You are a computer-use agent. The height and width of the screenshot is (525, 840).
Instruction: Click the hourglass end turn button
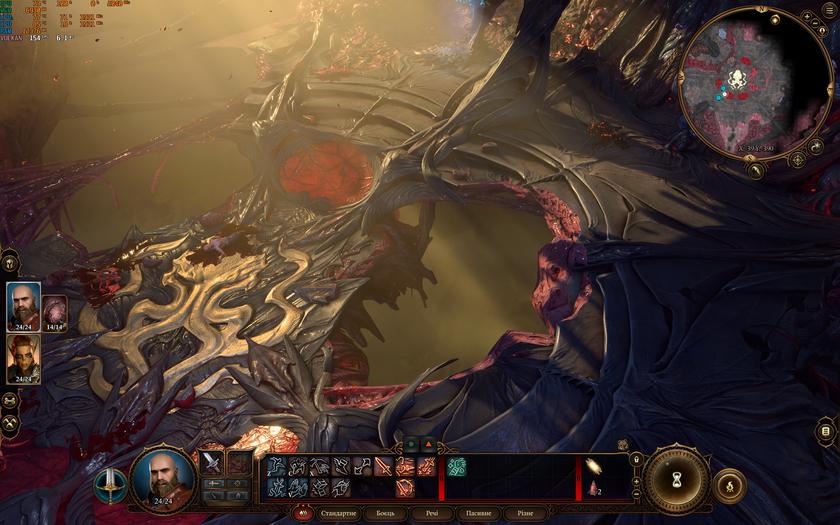(x=676, y=480)
